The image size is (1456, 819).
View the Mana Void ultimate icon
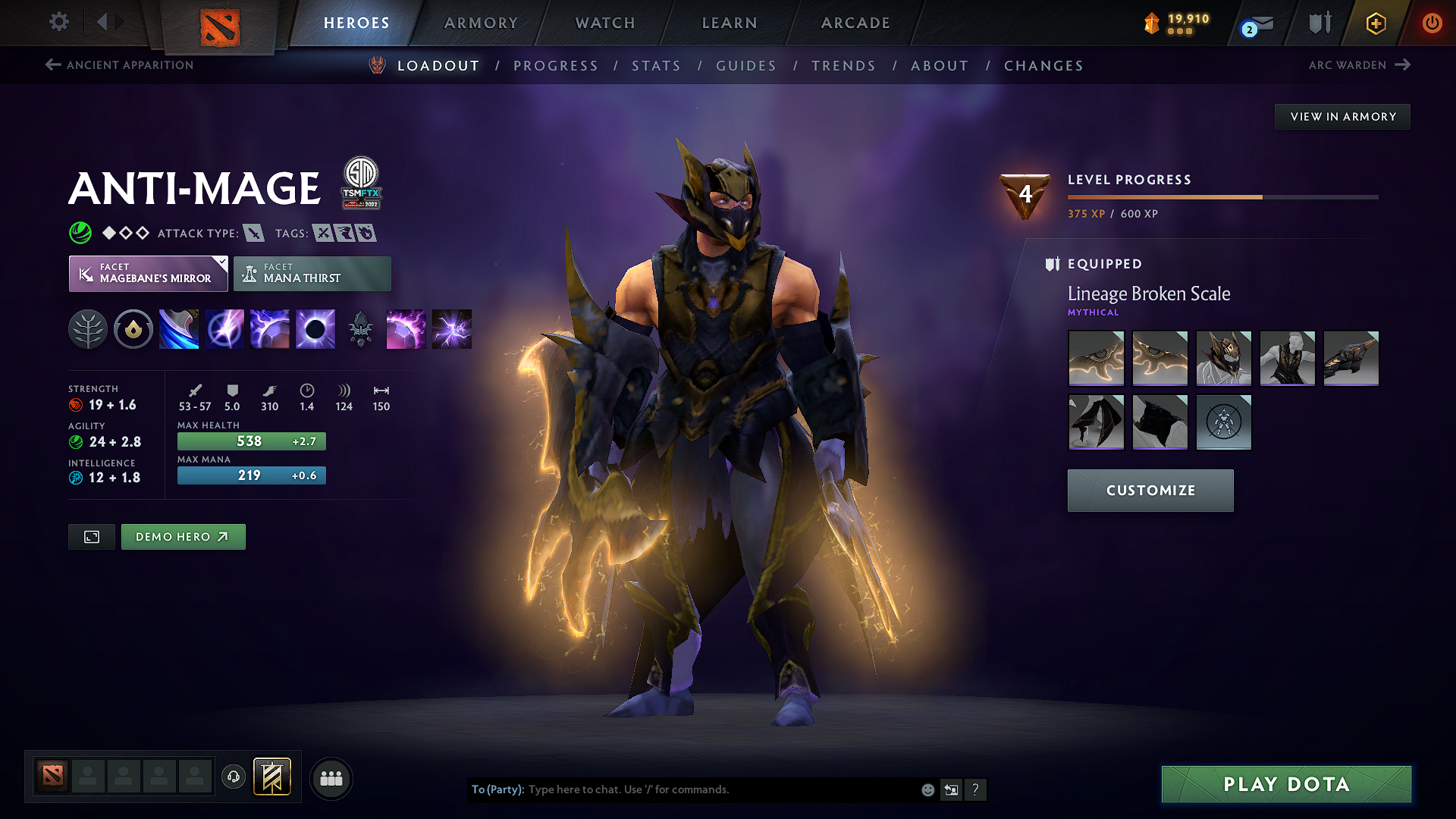(x=315, y=328)
